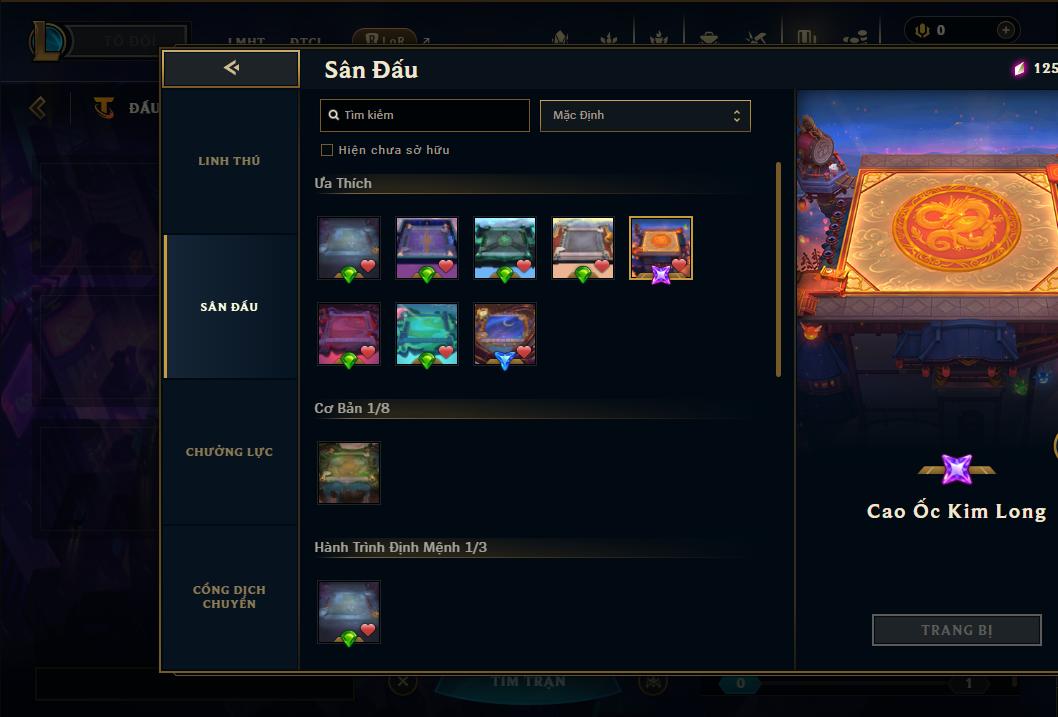This screenshot has height=717, width=1058.
Task: Choose the purple arena with gold cross
Action: [427, 248]
